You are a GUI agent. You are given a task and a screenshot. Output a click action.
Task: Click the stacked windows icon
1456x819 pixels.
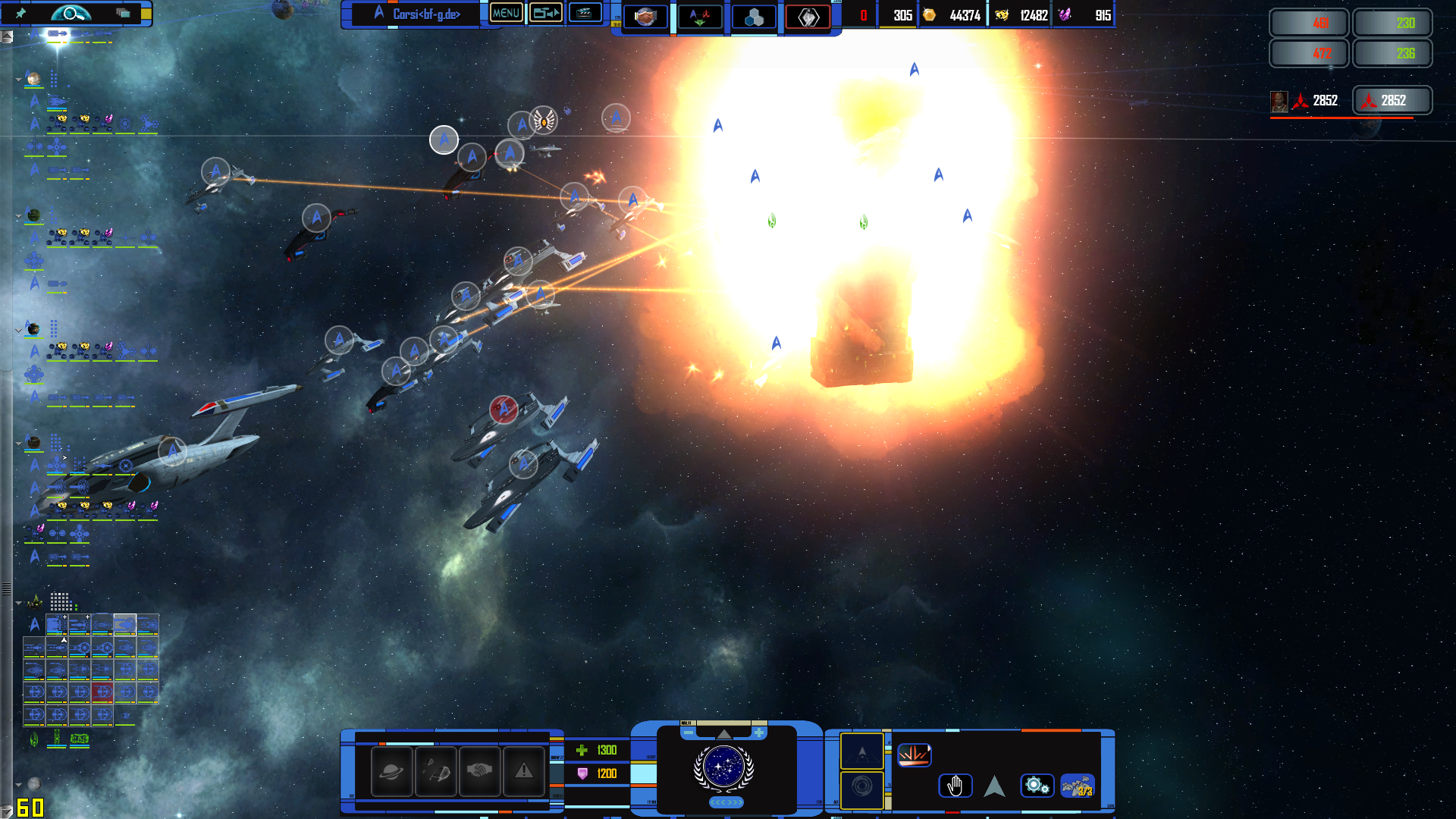click(123, 13)
